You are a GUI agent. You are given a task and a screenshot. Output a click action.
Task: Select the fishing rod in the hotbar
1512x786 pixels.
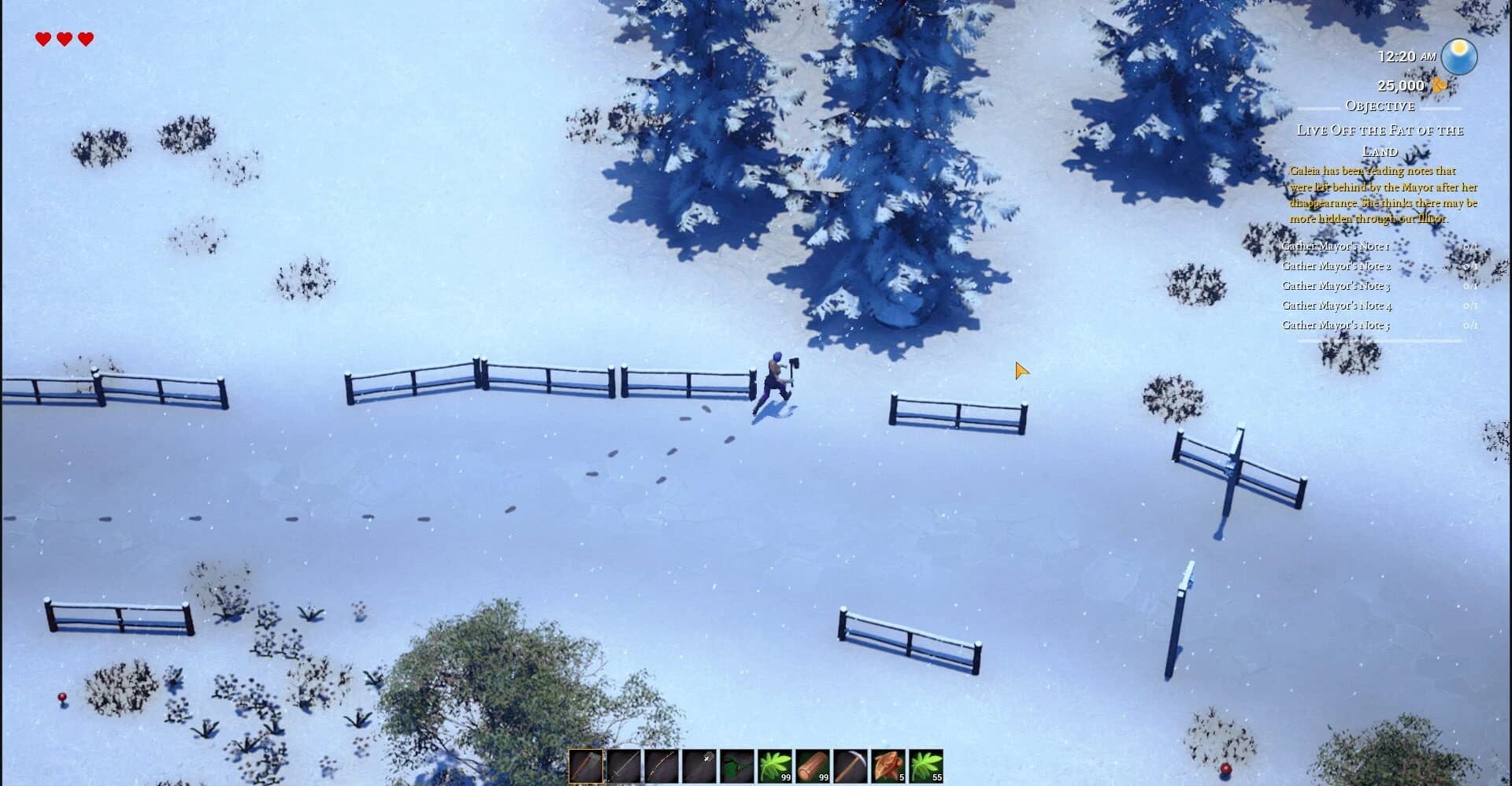click(662, 766)
